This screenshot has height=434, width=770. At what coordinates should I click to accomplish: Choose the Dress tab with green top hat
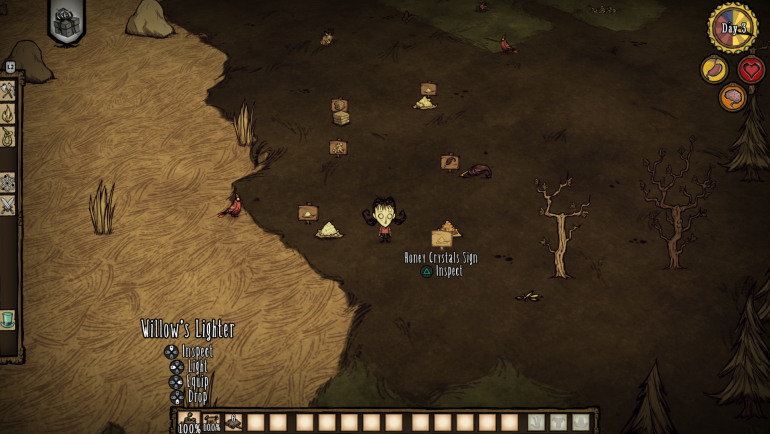[8, 319]
